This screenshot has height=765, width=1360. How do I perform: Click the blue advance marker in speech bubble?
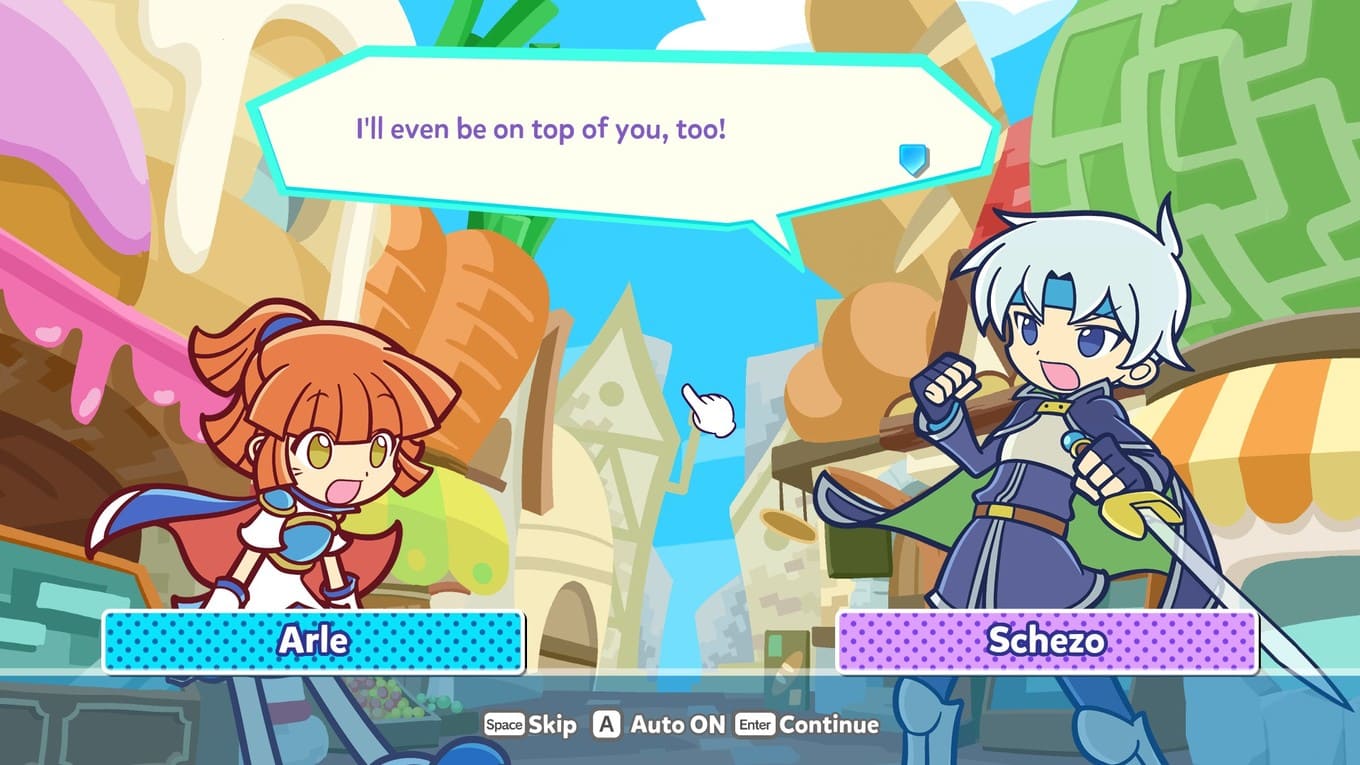tap(913, 158)
